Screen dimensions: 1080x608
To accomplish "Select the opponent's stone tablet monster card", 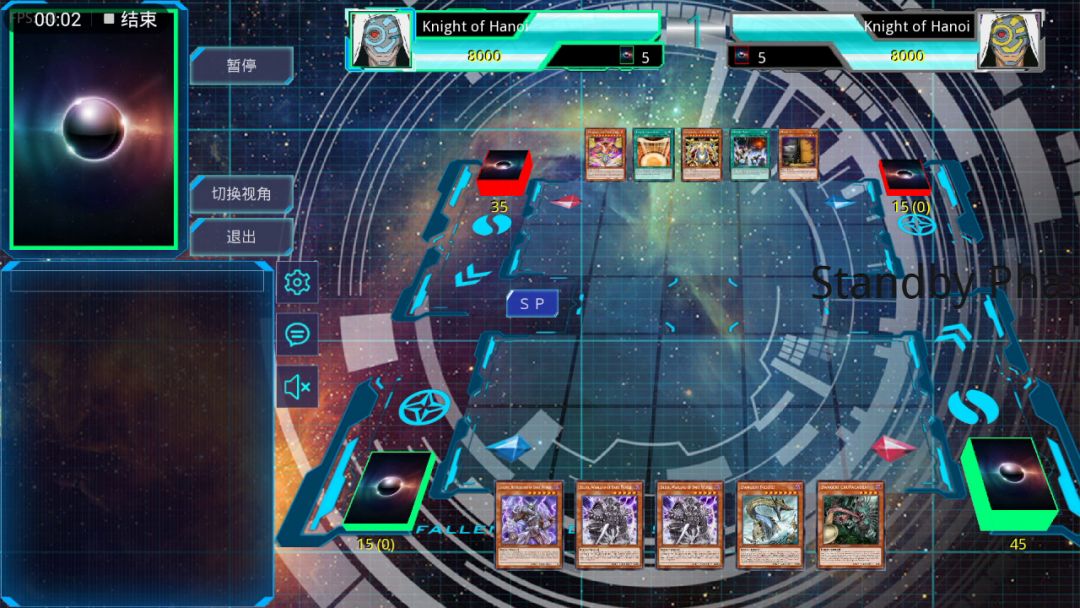I will pos(798,154).
